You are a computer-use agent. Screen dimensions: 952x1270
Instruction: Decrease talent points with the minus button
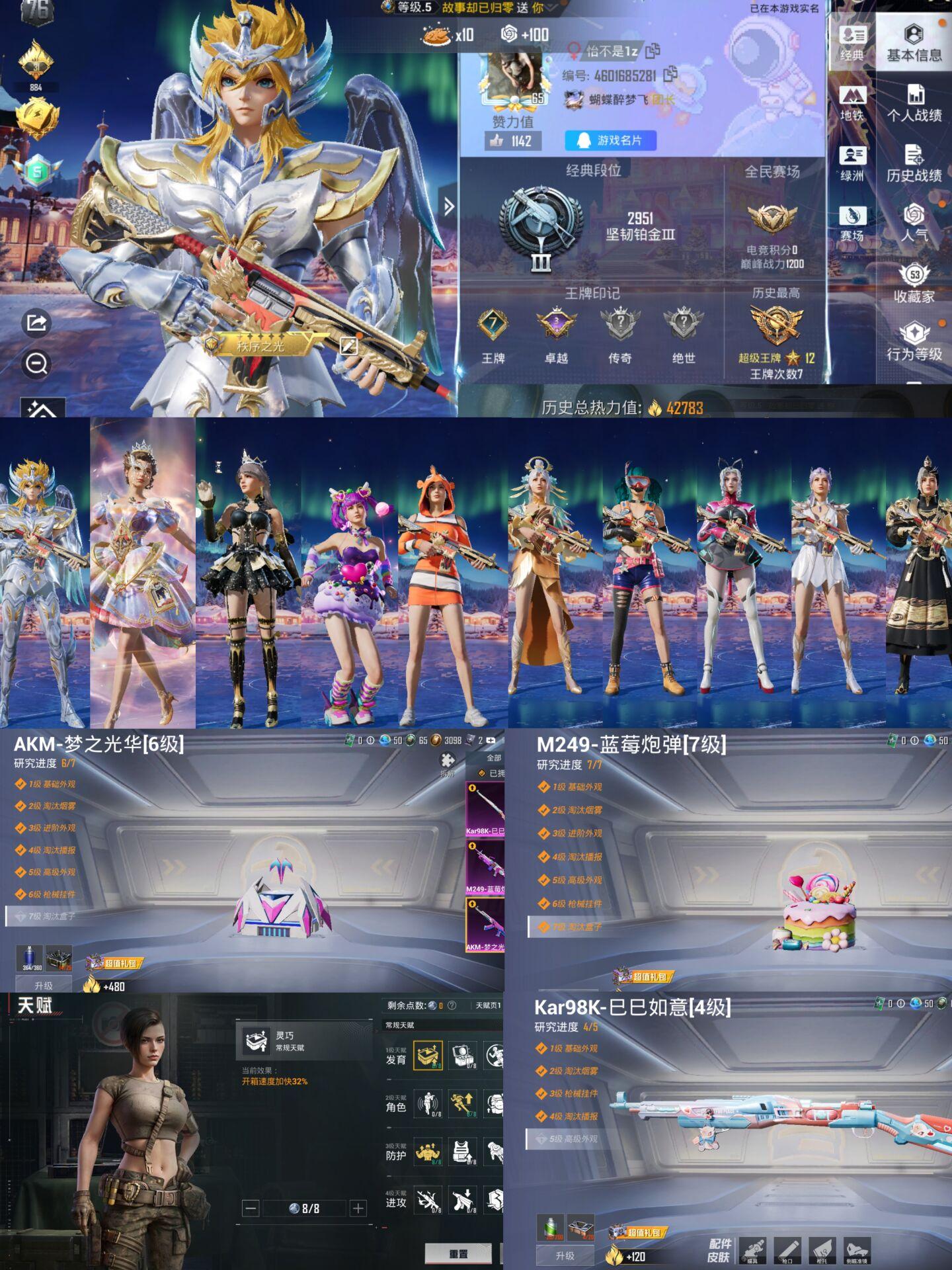point(251,1208)
